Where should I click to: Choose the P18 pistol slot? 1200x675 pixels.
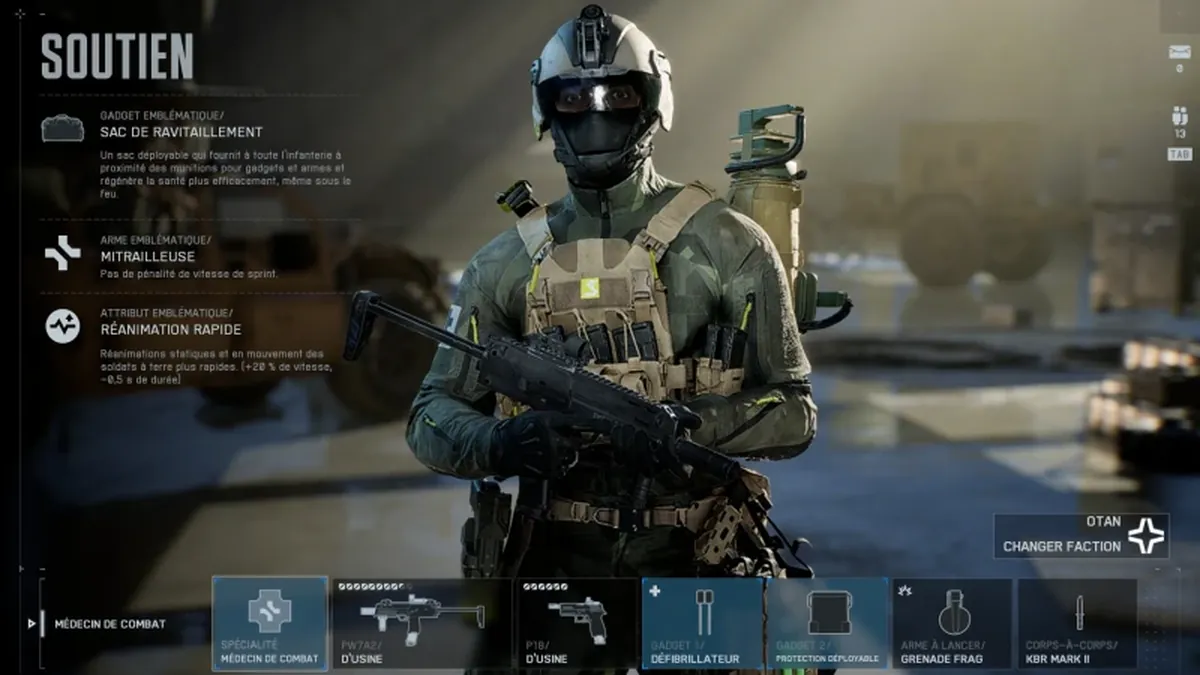coord(576,622)
